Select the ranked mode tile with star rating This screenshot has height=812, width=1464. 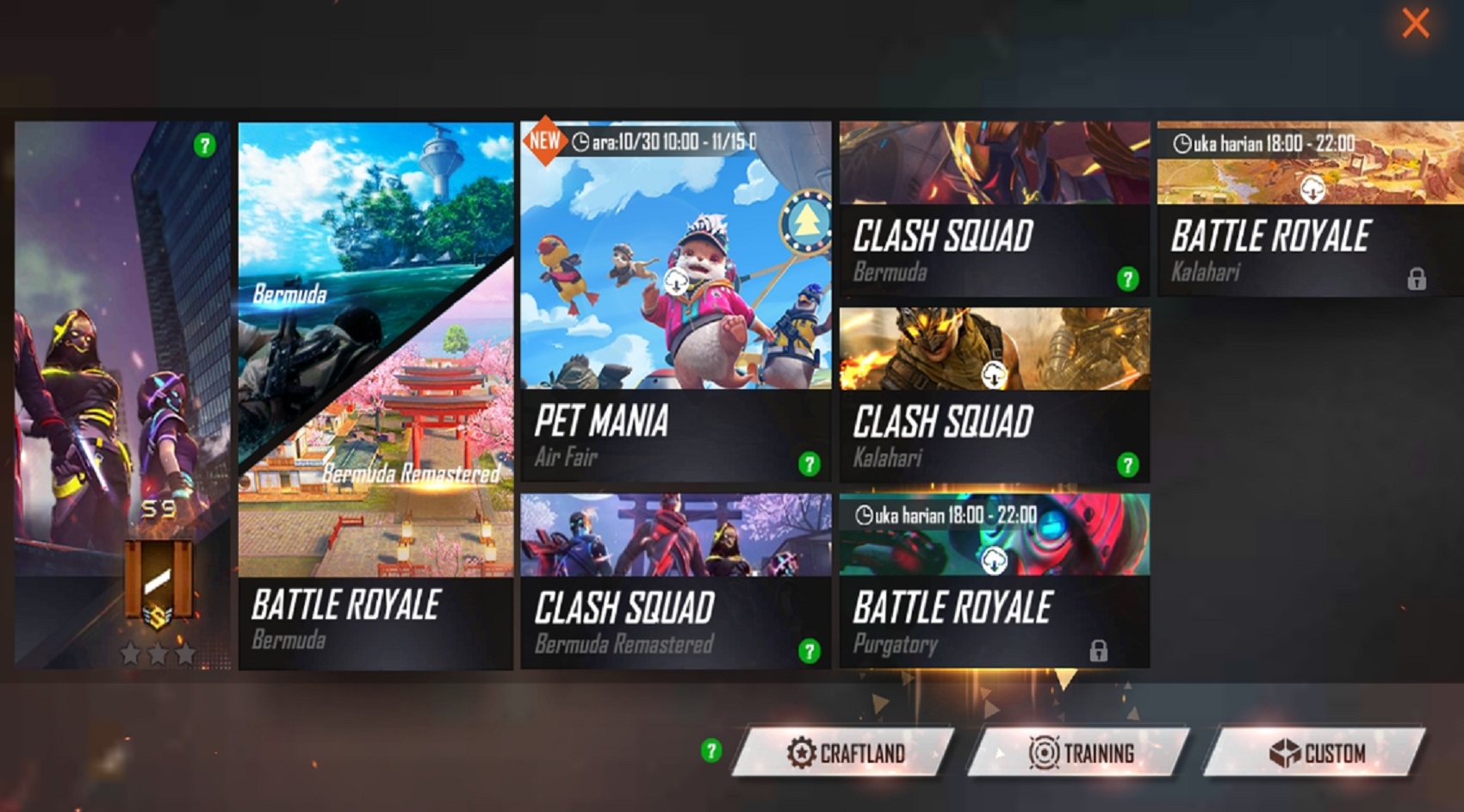click(x=121, y=396)
